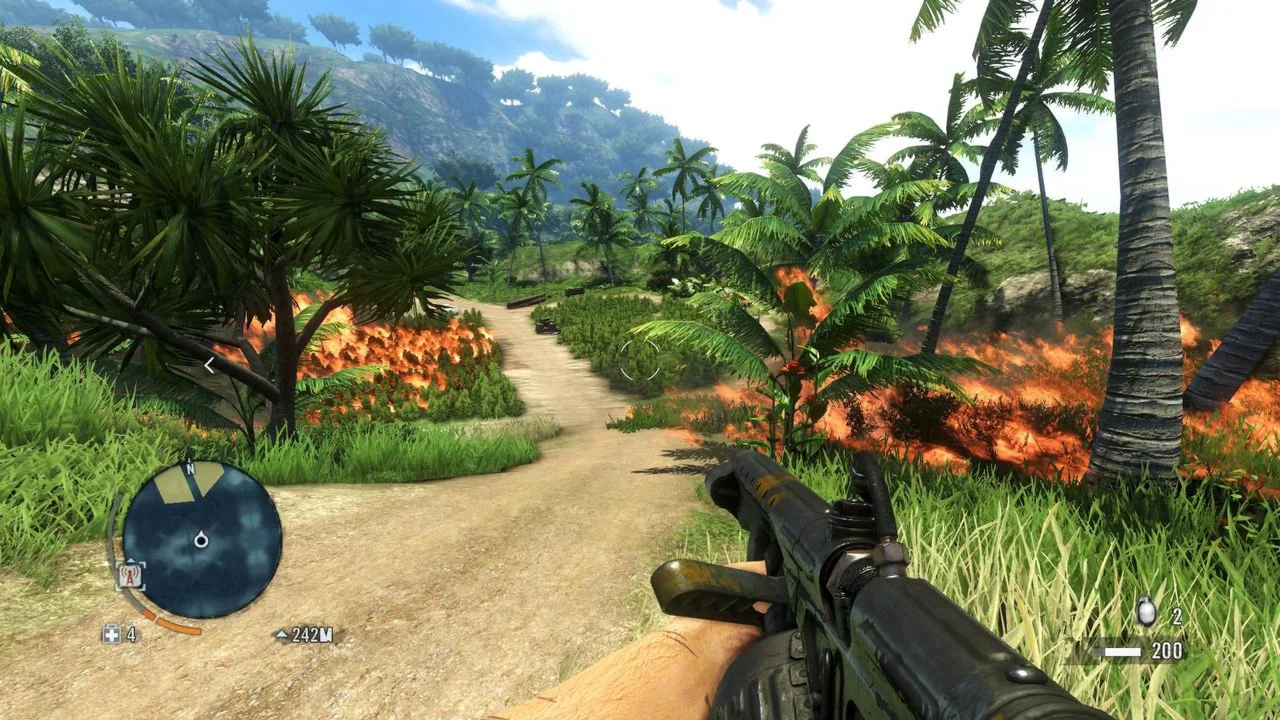Select the radio tower marker on the minimap

[x=131, y=575]
